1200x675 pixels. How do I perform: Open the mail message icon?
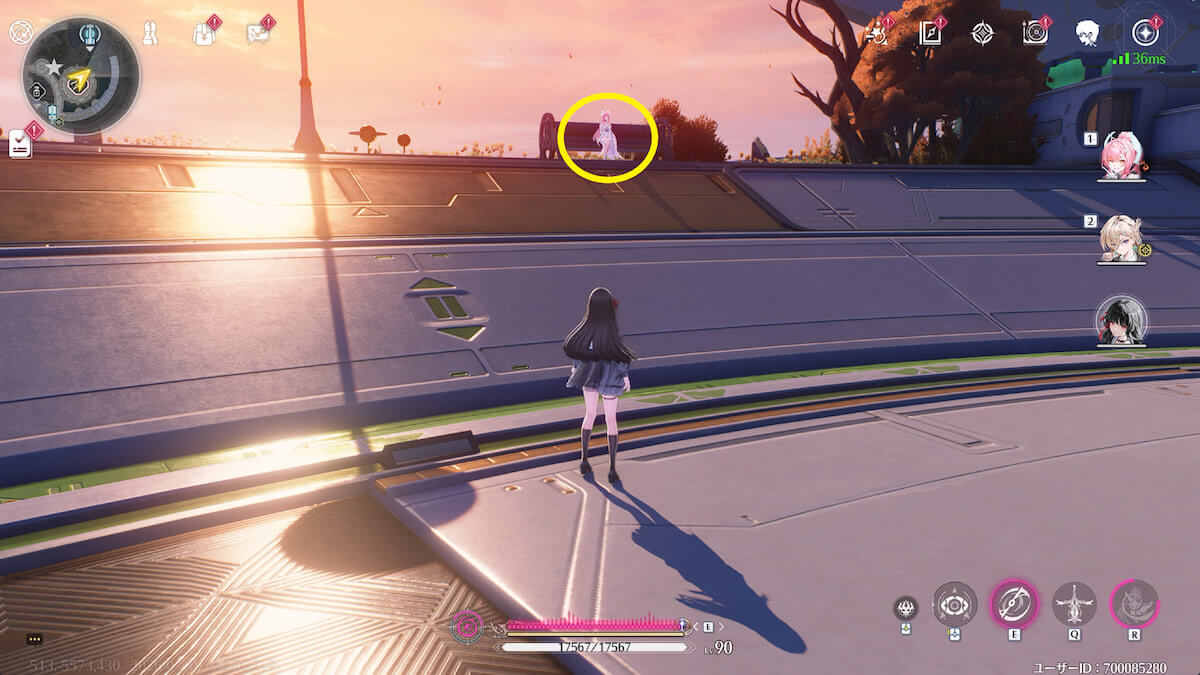pyautogui.click(x=258, y=34)
